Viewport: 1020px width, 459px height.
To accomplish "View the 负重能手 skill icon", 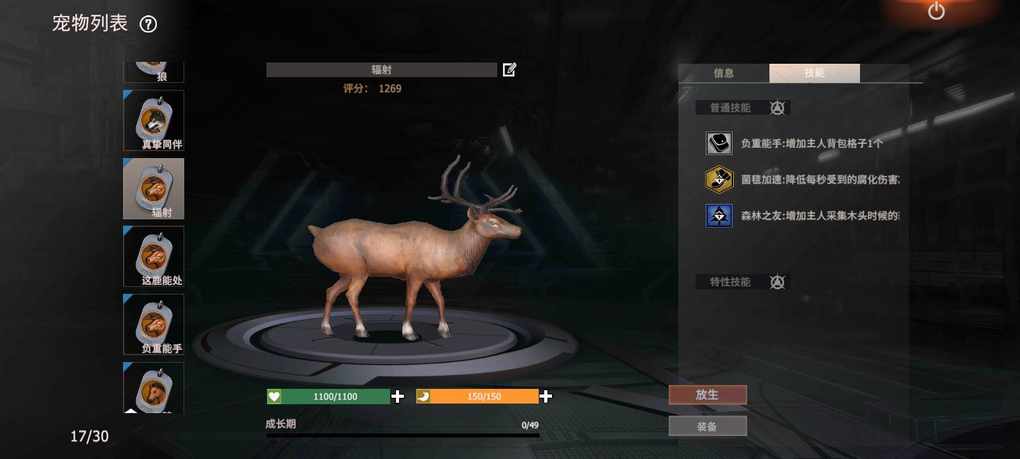I will pos(718,144).
